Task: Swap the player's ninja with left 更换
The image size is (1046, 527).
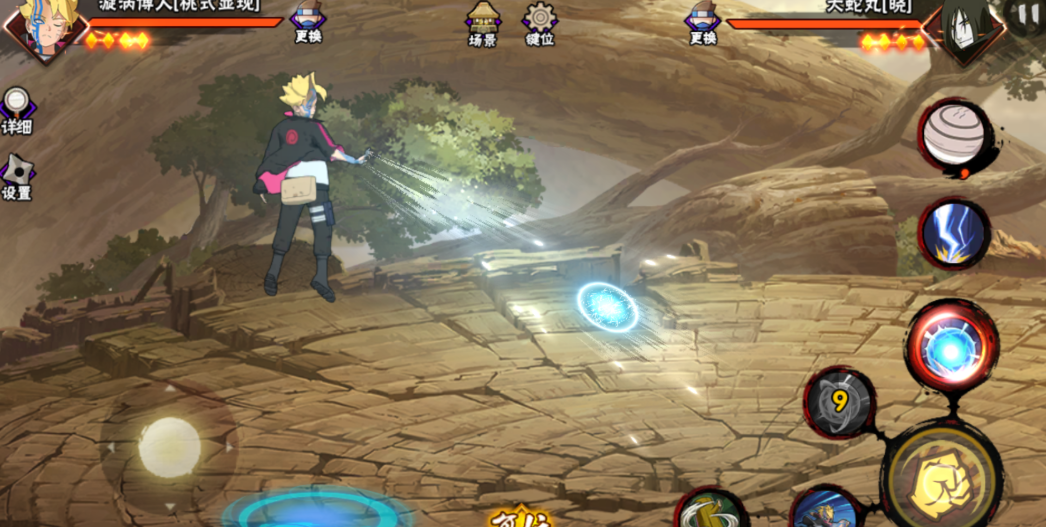Action: click(308, 23)
